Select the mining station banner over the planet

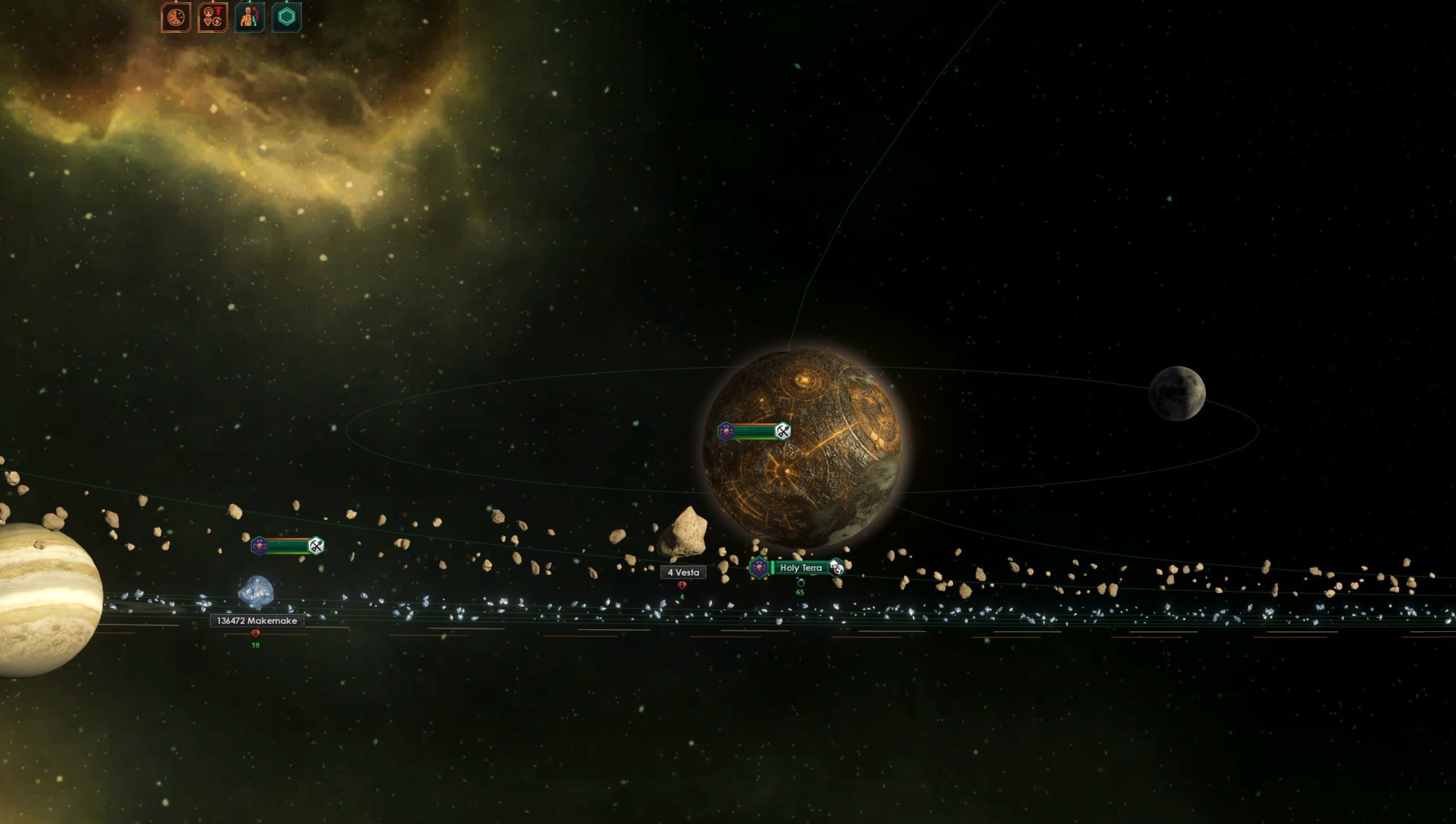pyautogui.click(x=754, y=431)
